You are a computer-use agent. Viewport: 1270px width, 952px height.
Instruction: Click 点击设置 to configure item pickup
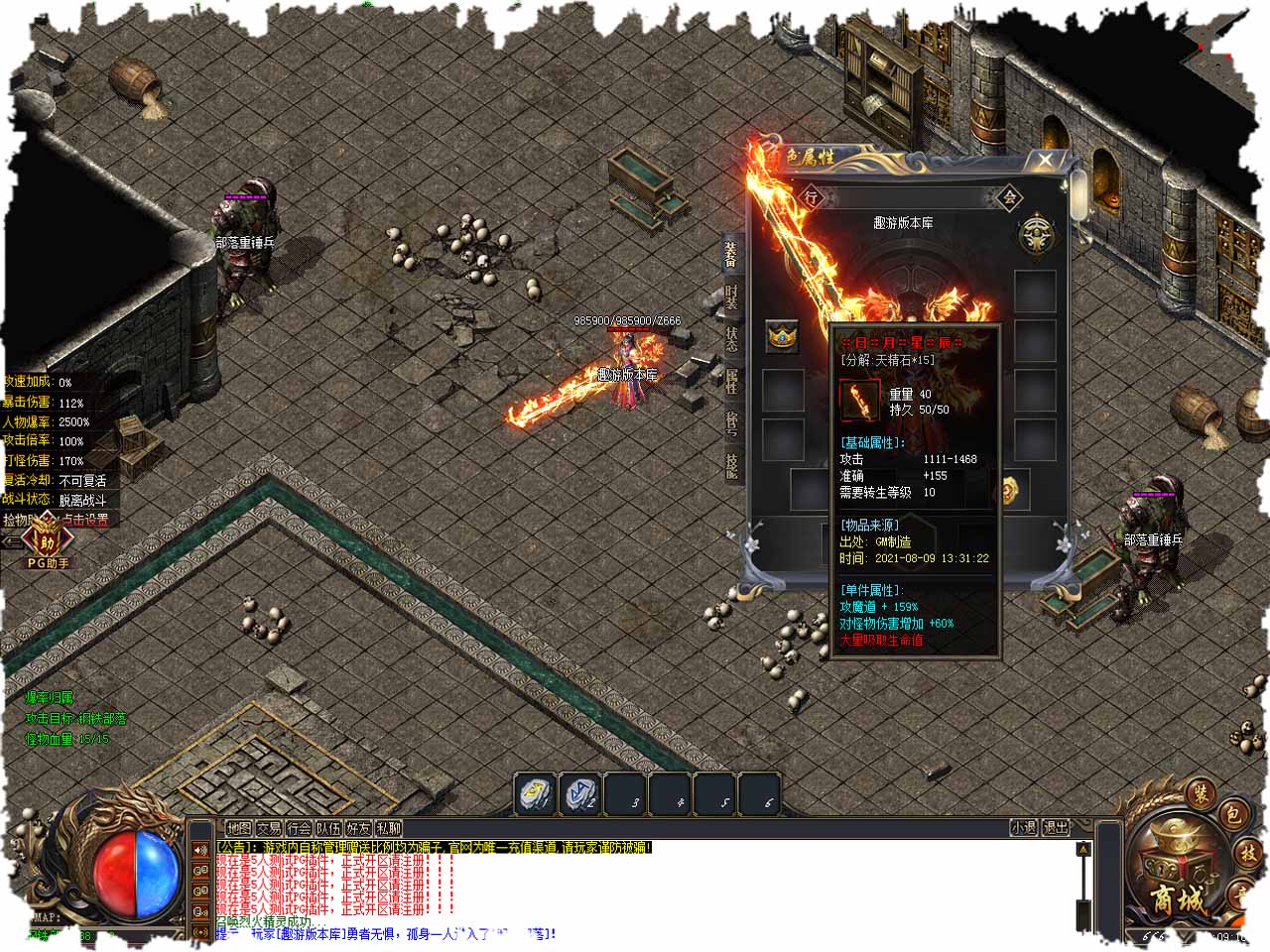point(85,520)
